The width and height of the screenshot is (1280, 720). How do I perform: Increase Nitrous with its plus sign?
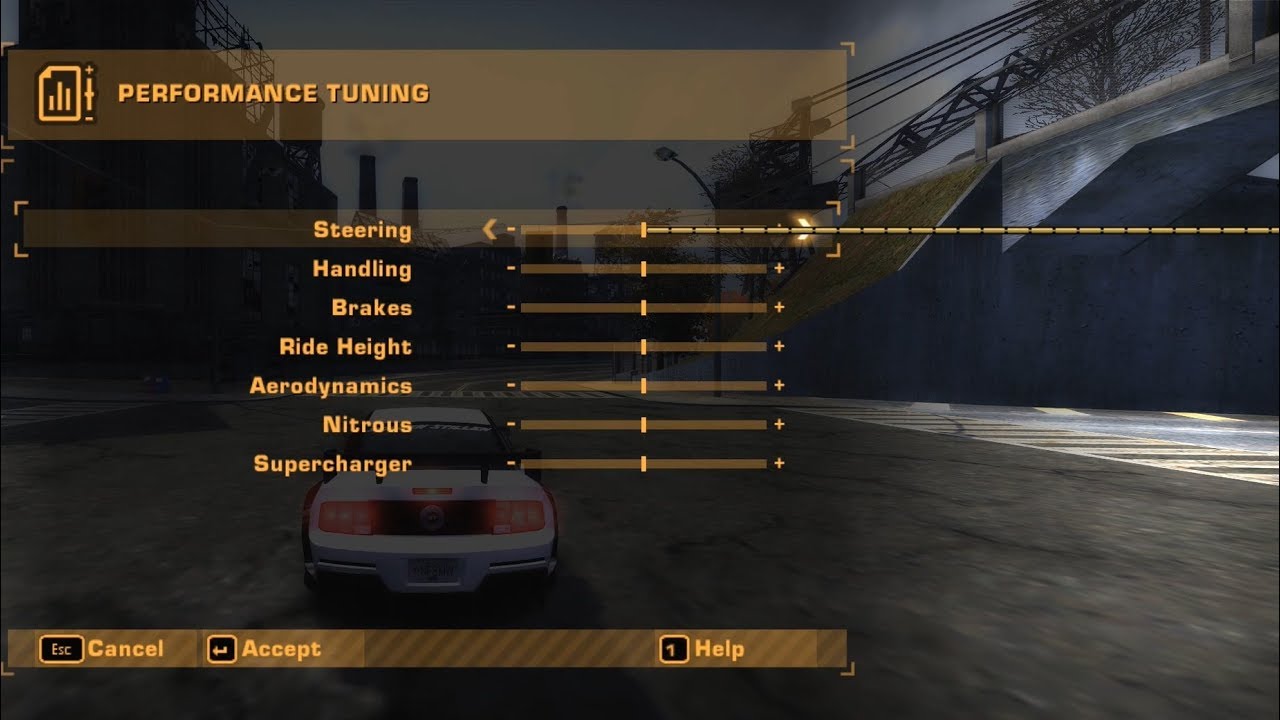click(779, 425)
